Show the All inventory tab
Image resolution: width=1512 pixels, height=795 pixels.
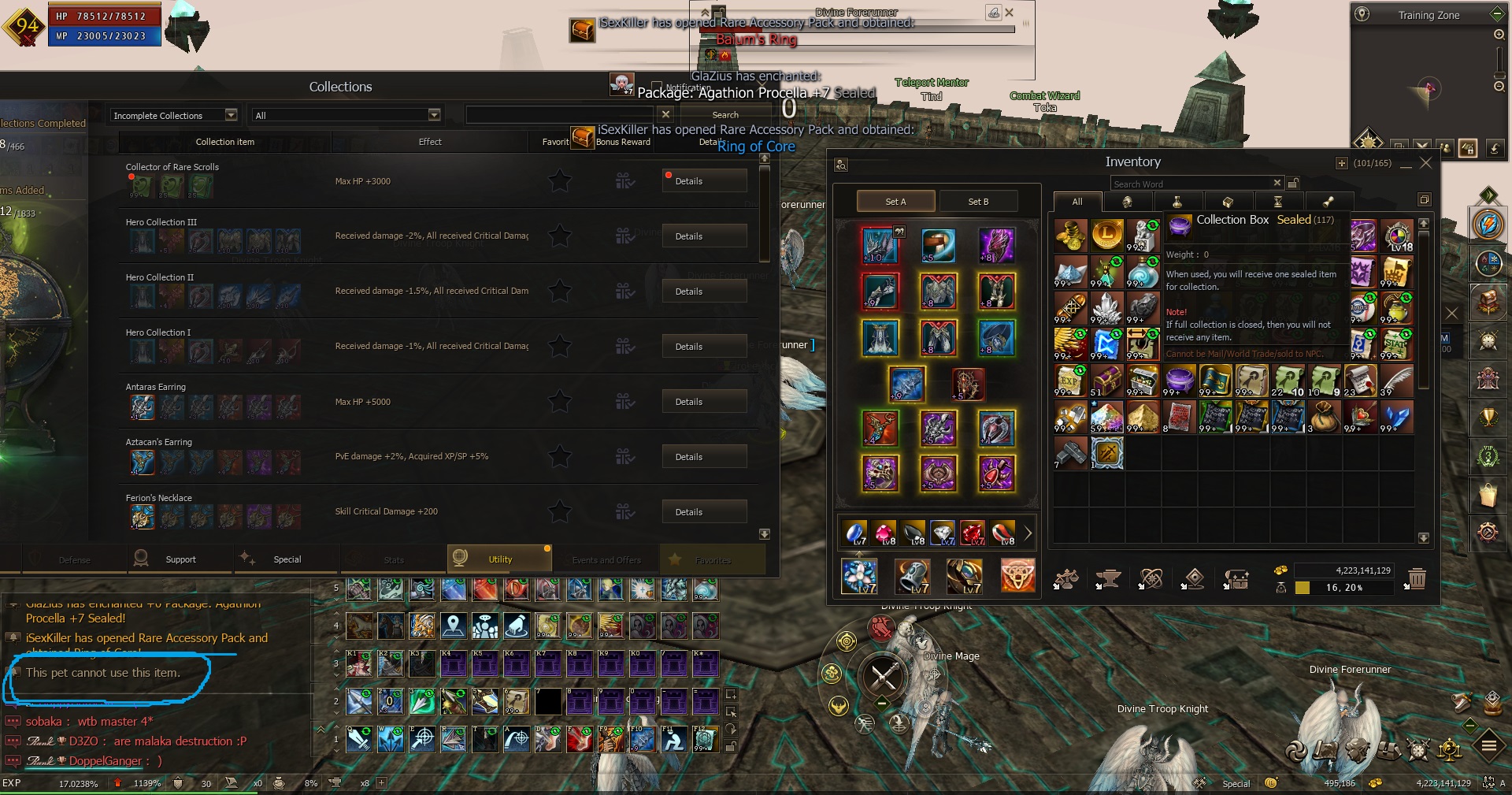1077,202
